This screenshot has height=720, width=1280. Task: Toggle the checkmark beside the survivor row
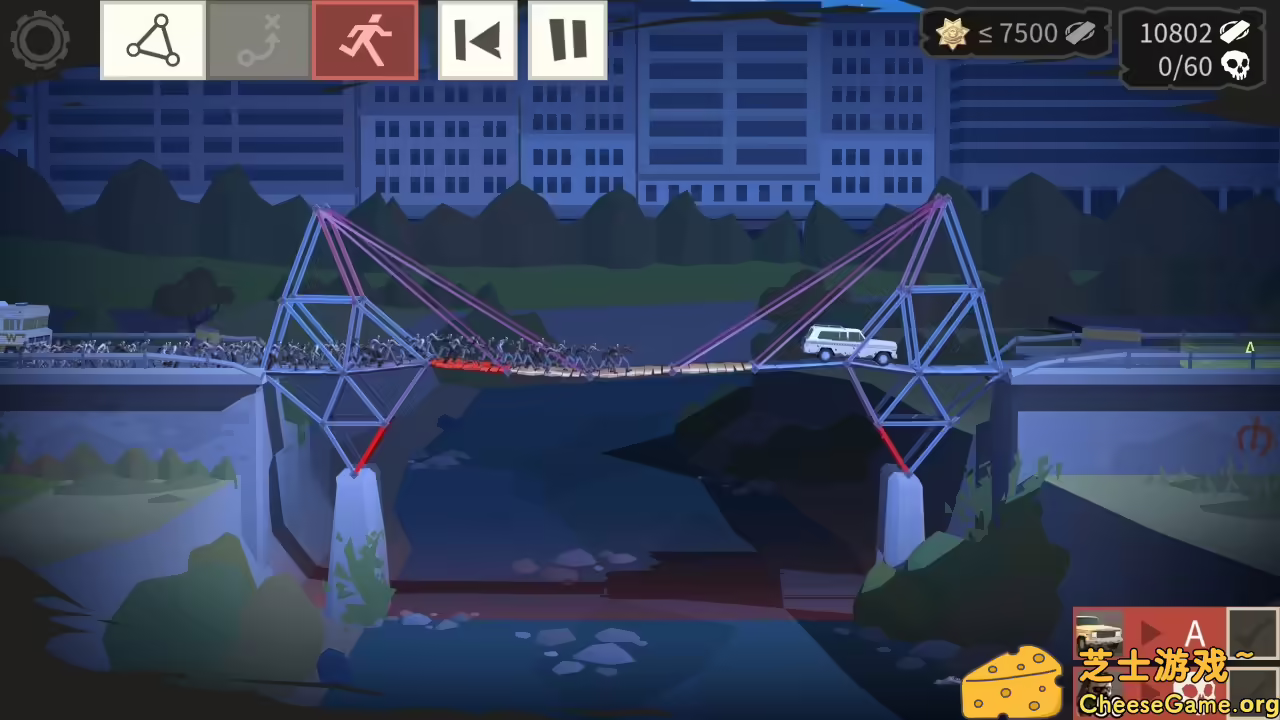click(x=1250, y=690)
